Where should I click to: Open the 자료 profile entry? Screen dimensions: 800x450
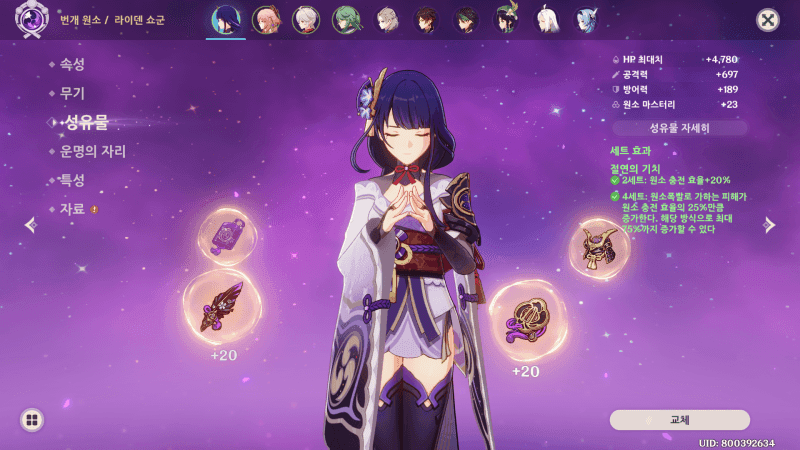pos(72,209)
